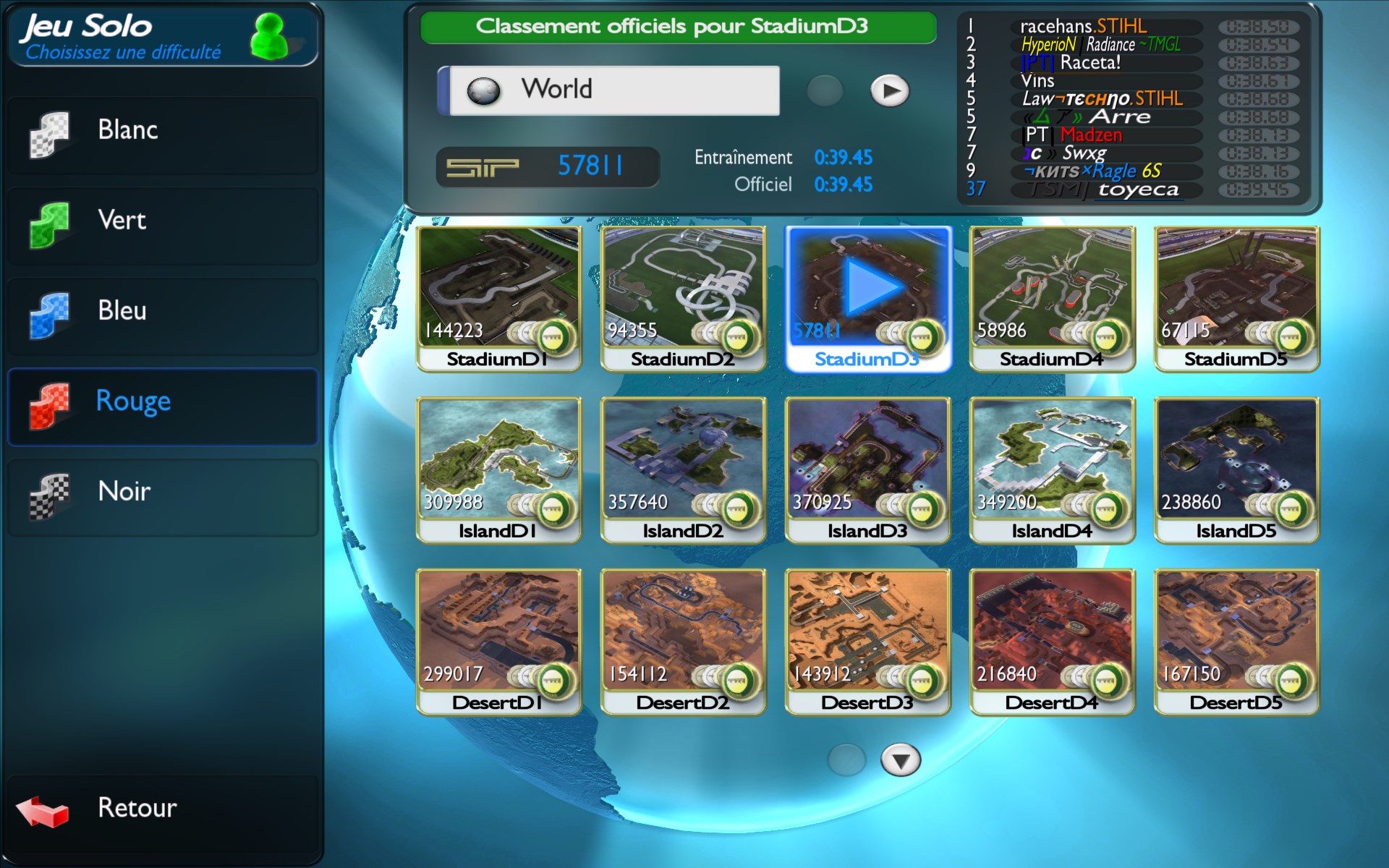Choose the IslandD3 track
Screen dimensions: 1389x868
pos(867,469)
